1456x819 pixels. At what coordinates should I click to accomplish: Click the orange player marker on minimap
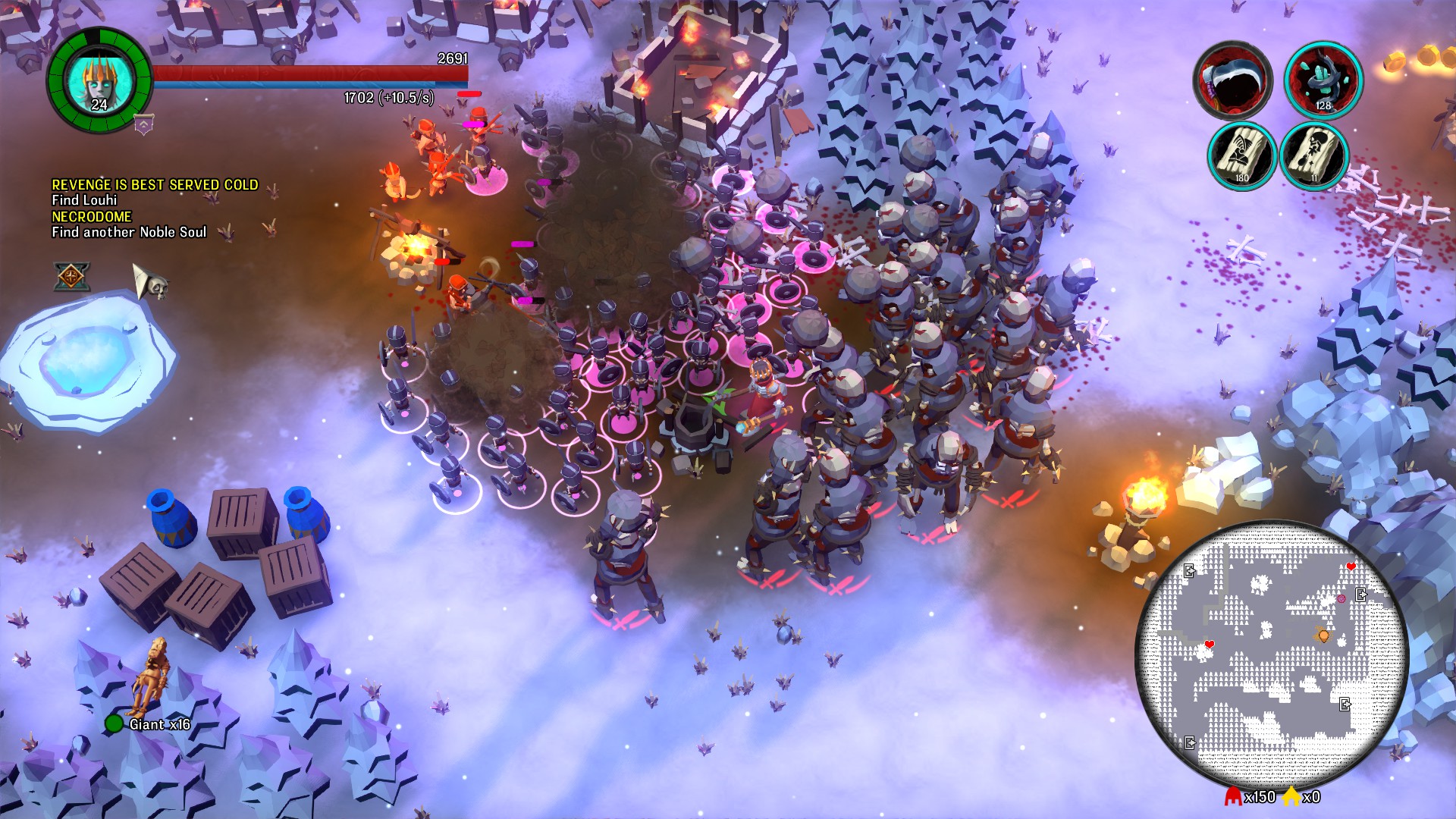point(1324,635)
